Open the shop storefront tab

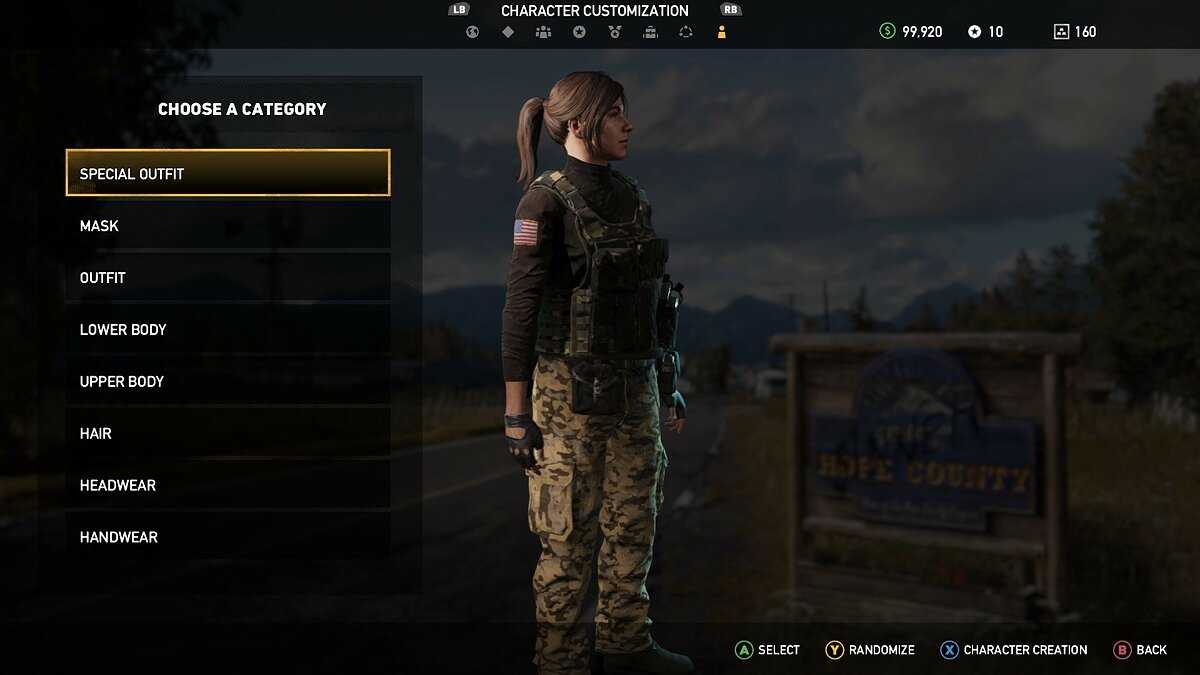click(x=650, y=32)
